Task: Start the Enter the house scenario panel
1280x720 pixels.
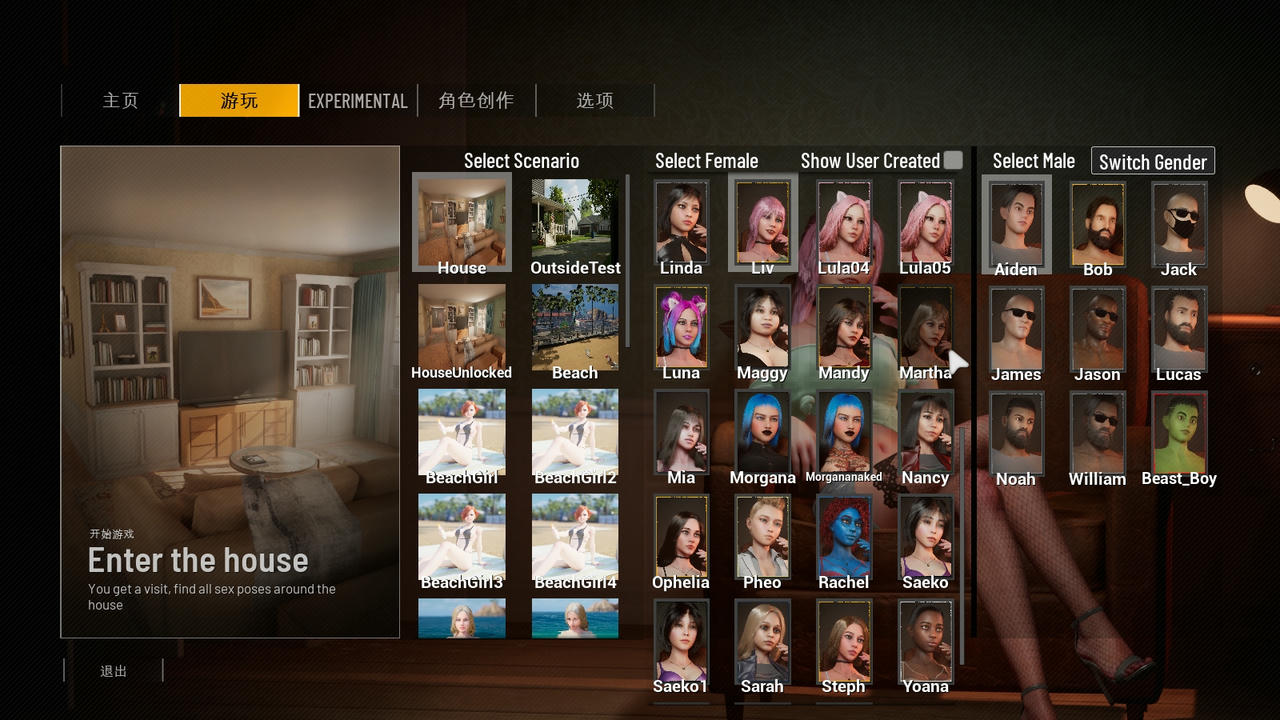Action: tap(230, 392)
